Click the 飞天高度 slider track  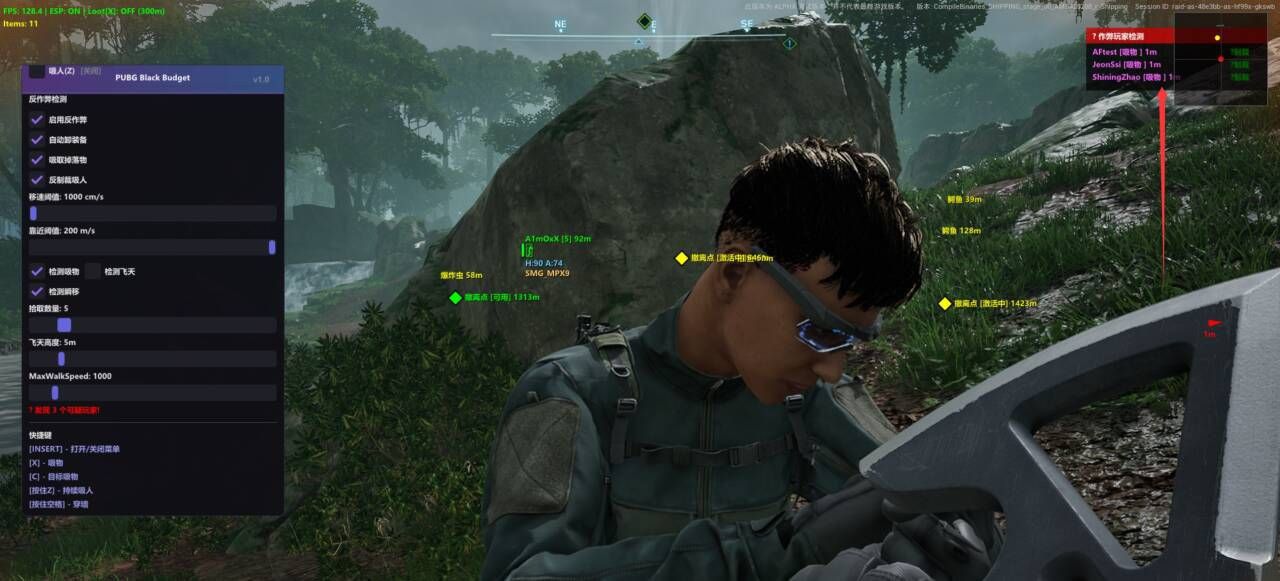[152, 359]
